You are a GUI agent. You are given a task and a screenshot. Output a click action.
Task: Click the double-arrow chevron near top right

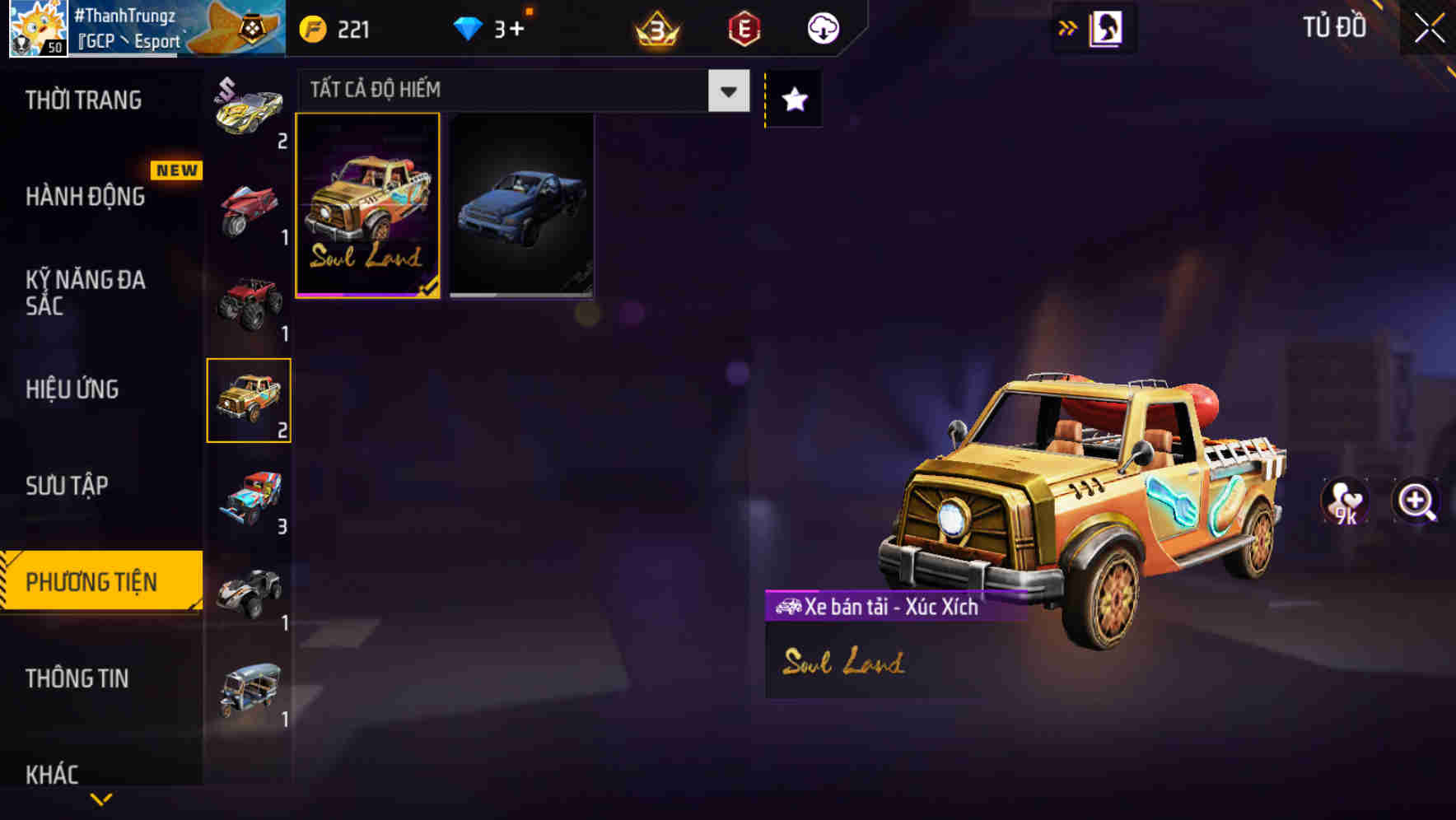point(1068,26)
